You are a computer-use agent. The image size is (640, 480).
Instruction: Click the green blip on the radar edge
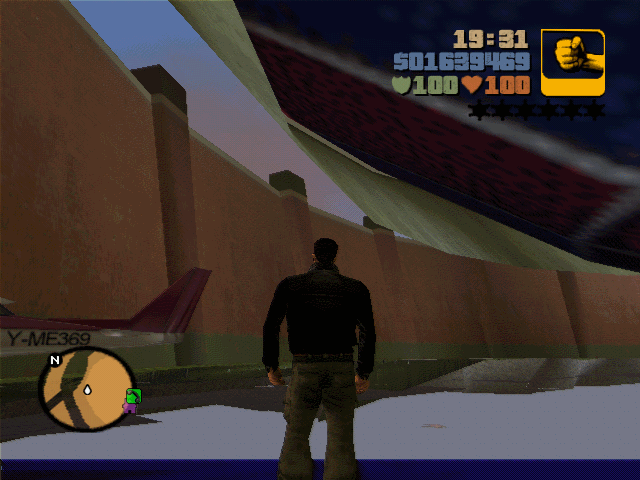(x=133, y=395)
